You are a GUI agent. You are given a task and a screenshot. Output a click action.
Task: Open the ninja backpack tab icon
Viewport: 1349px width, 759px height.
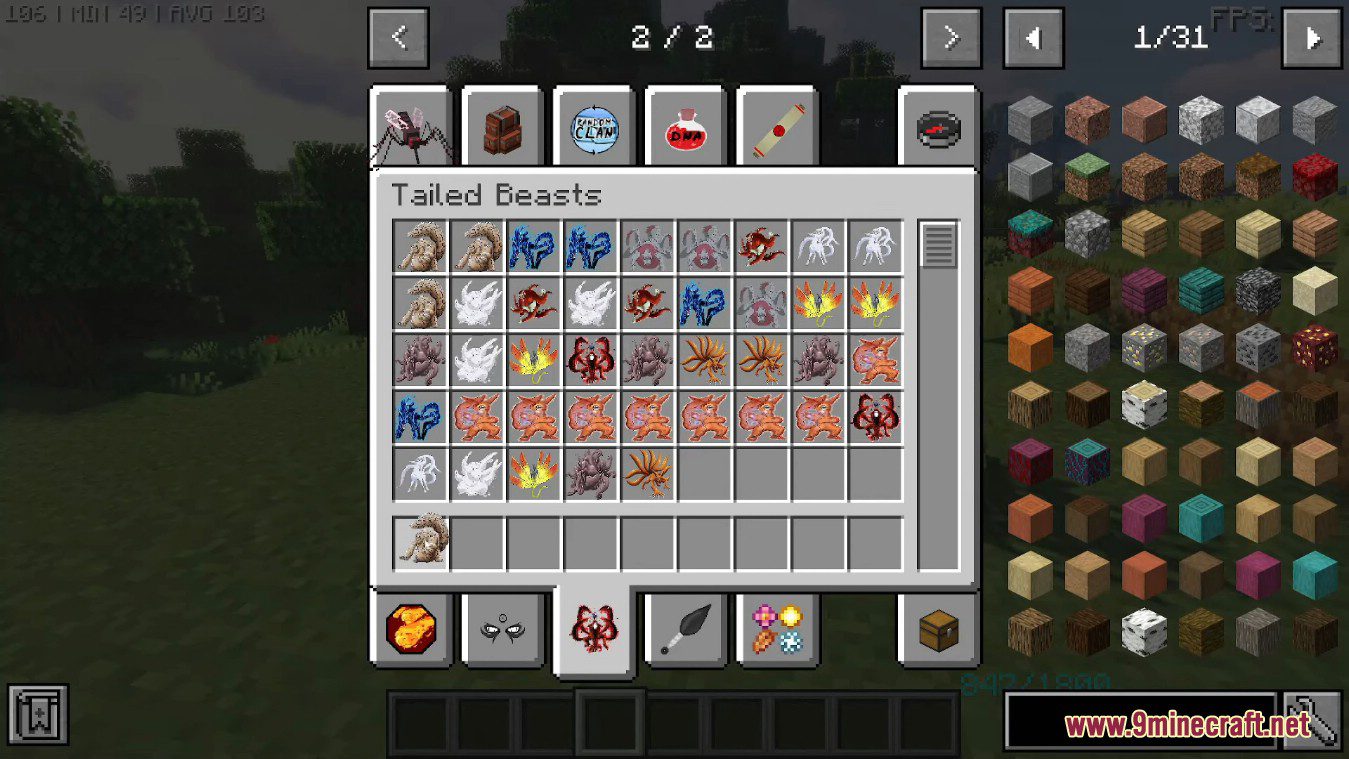pos(504,127)
